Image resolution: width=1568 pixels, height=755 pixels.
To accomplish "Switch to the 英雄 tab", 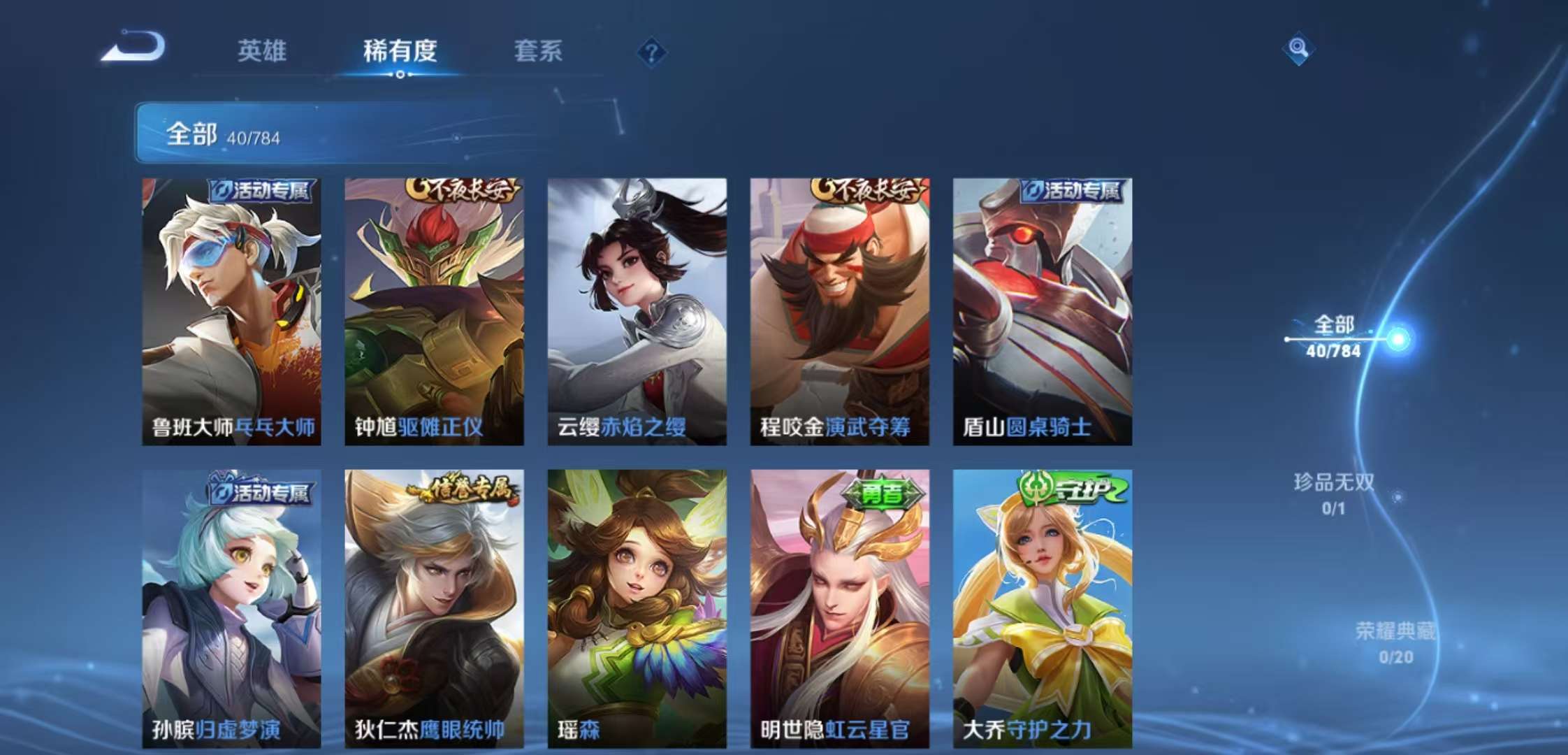I will click(x=262, y=52).
